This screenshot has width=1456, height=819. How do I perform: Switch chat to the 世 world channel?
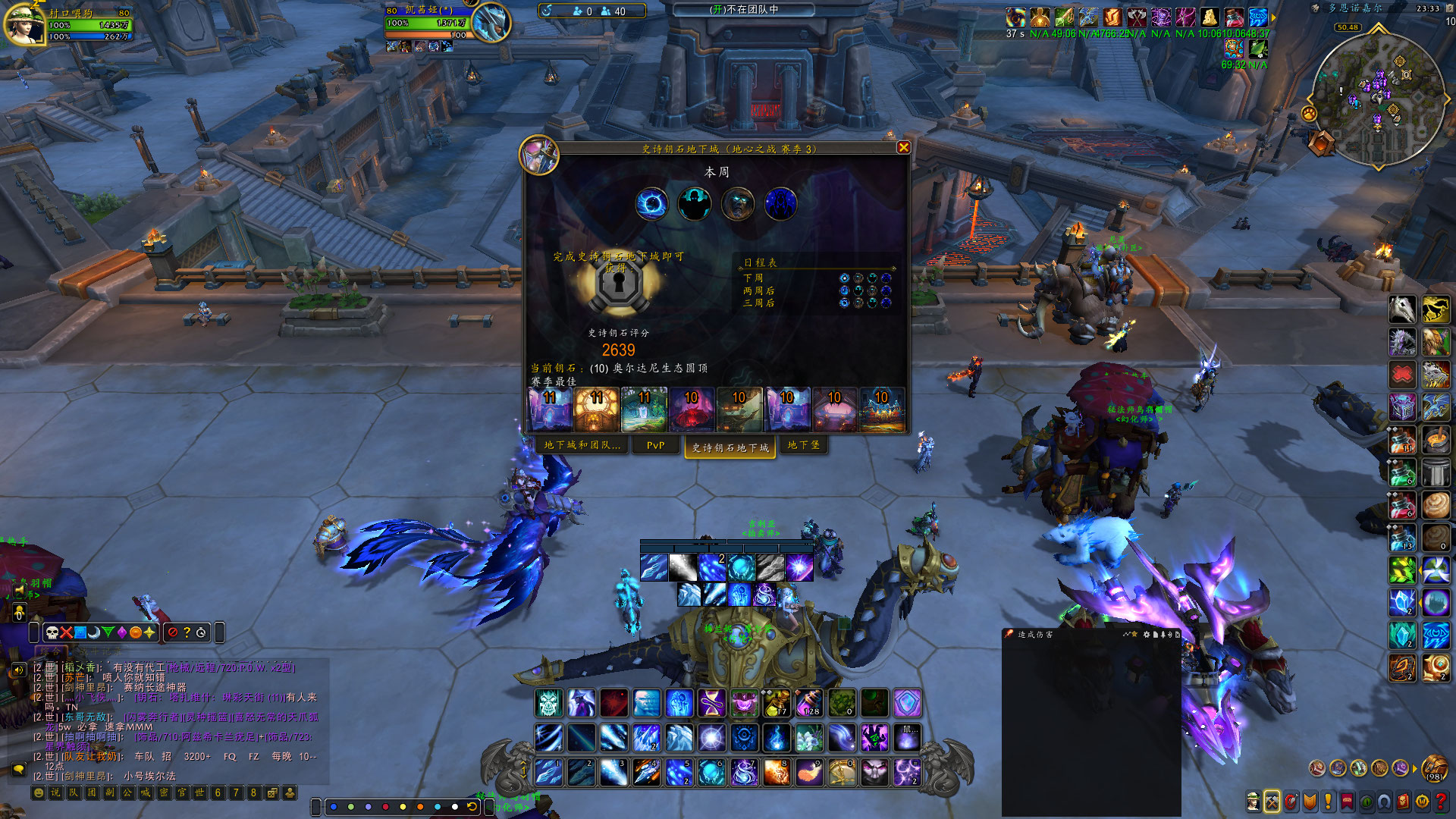(x=199, y=793)
